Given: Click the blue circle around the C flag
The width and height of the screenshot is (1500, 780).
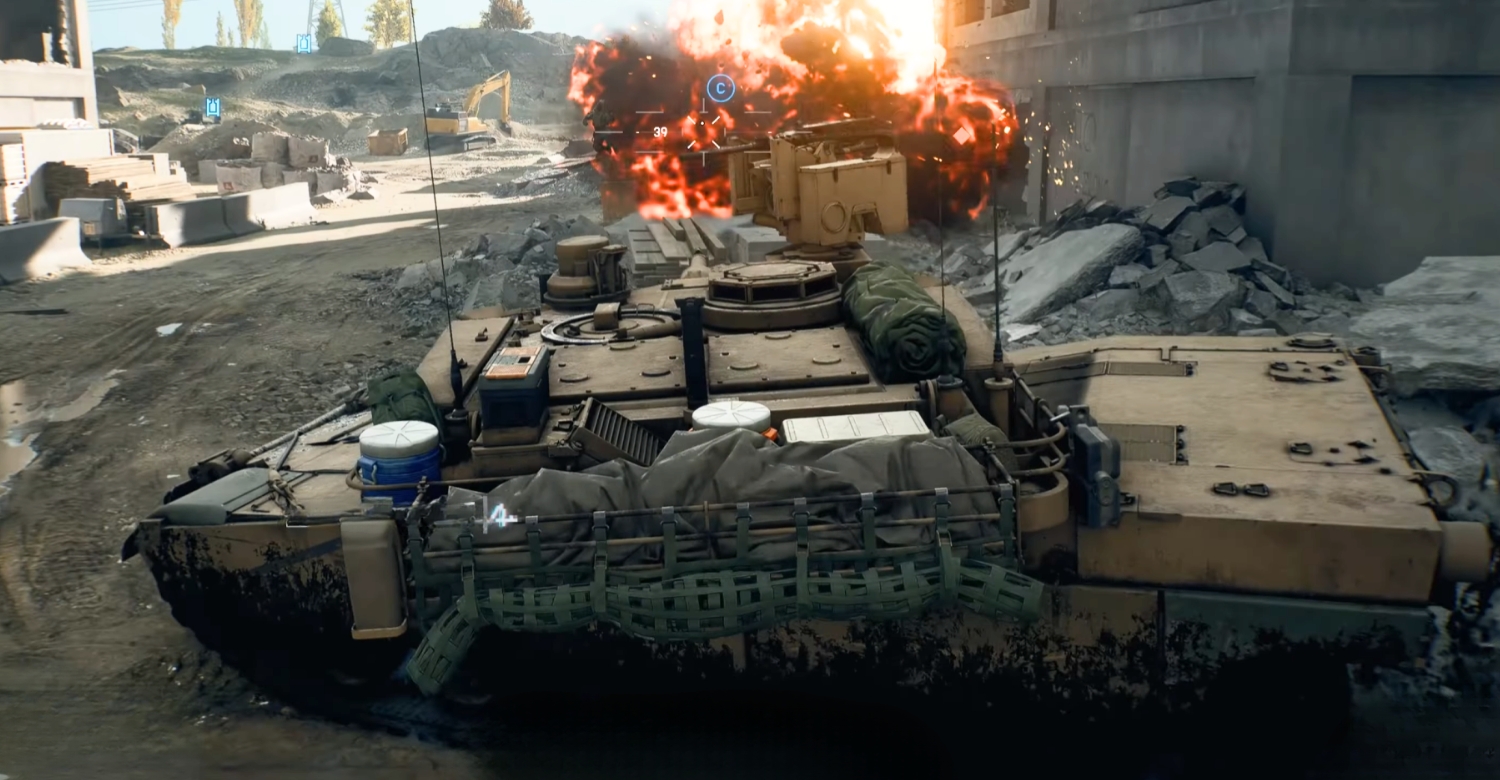Looking at the screenshot, I should 721,87.
